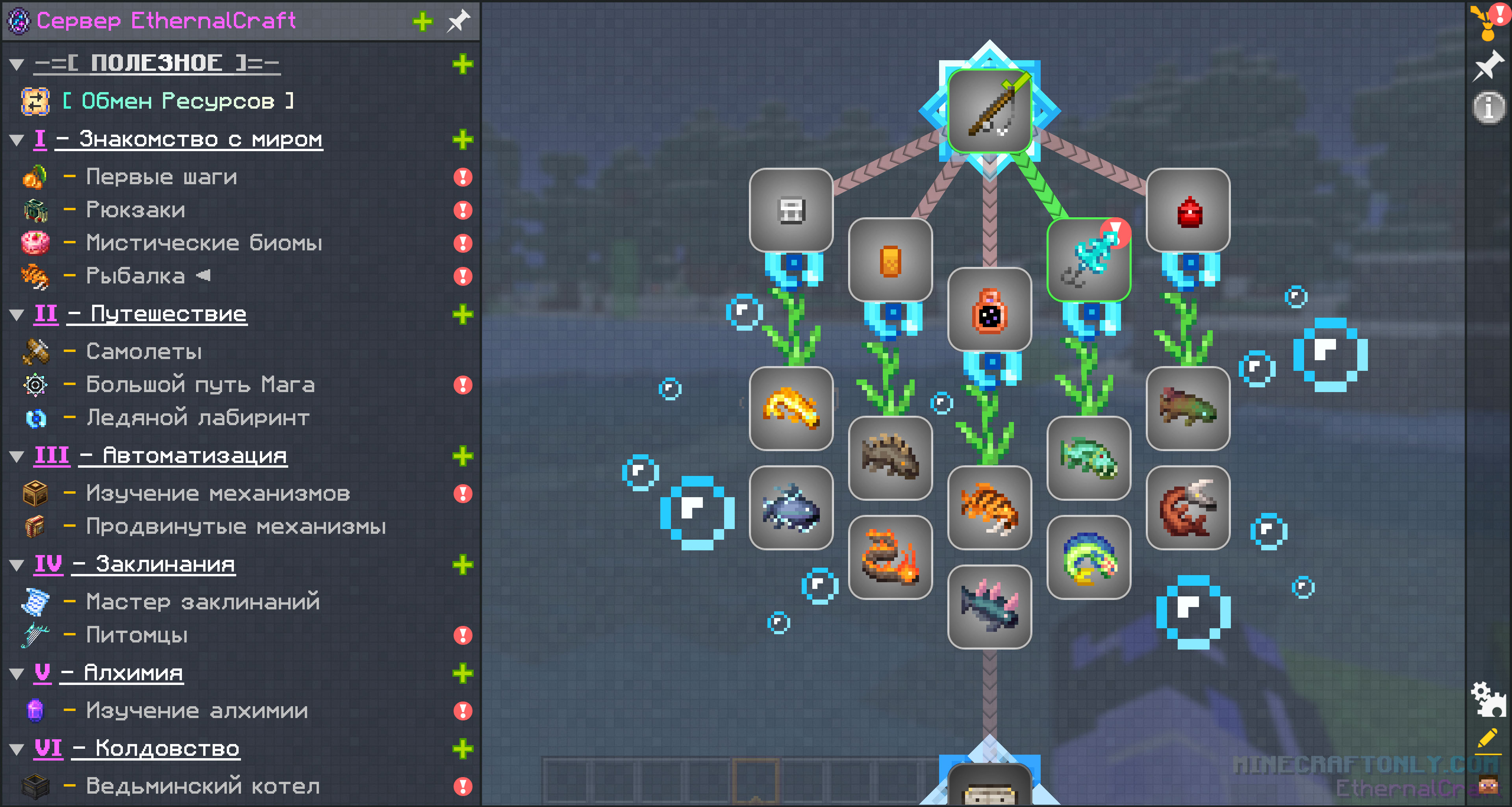
Task: Toggle edit mode with the pencil icon
Action: pyautogui.click(x=1488, y=739)
